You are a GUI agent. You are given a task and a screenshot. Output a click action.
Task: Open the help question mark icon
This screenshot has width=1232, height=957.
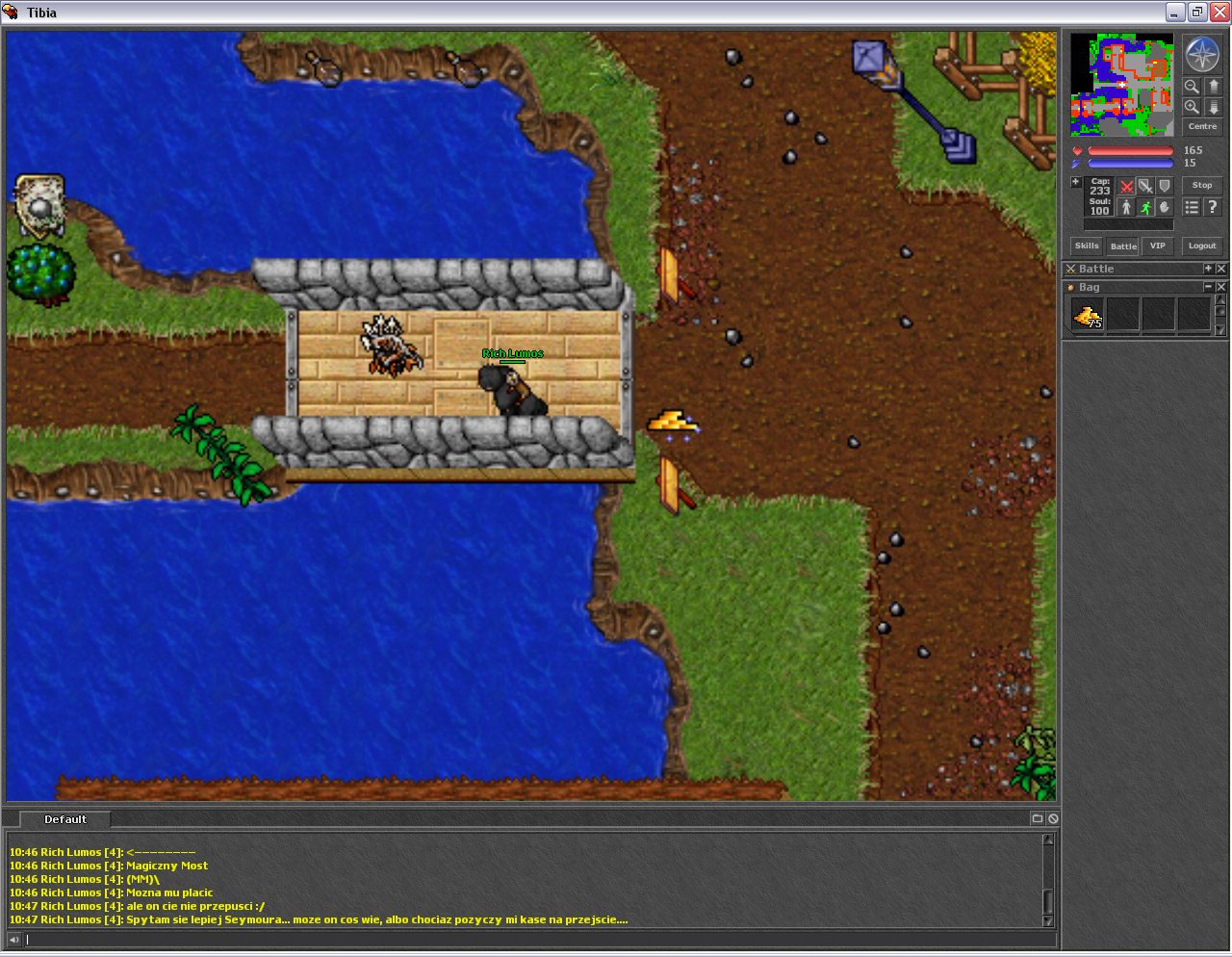1212,206
